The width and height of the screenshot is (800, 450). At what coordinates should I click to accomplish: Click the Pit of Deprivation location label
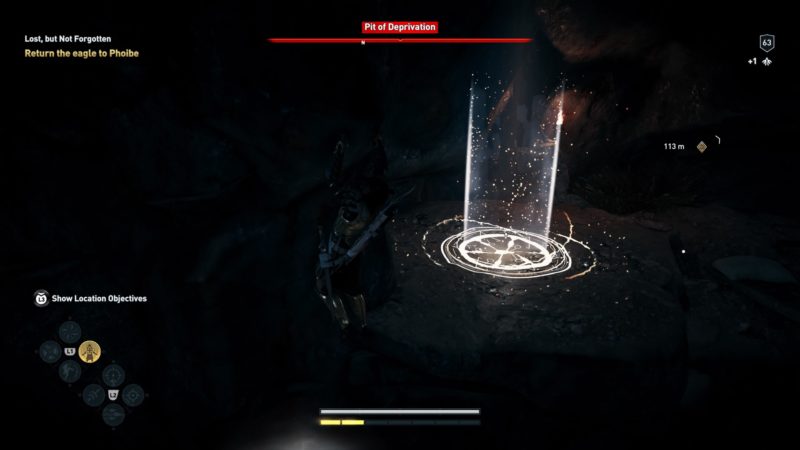pos(399,27)
